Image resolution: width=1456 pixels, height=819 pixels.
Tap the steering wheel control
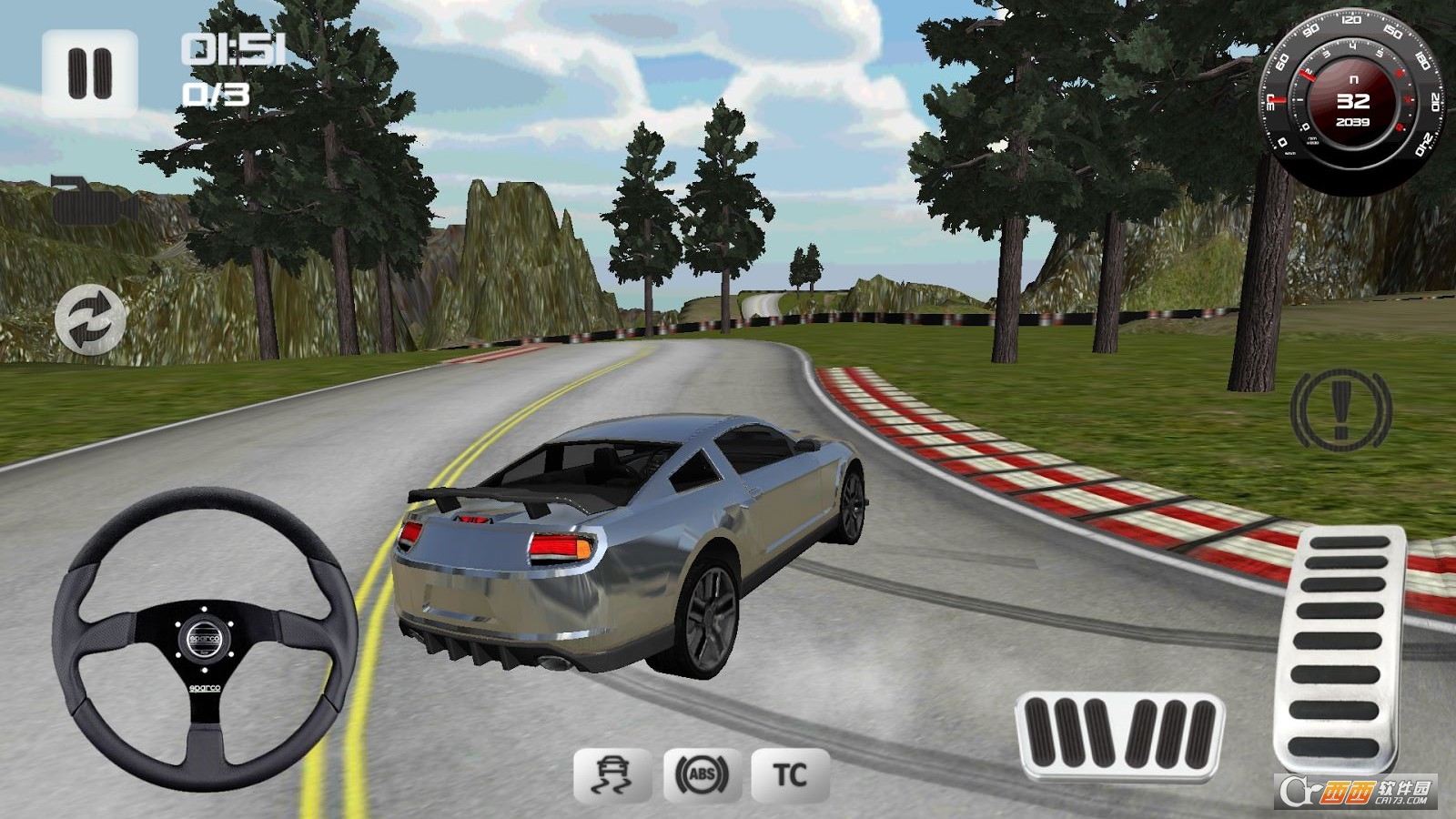(205, 639)
